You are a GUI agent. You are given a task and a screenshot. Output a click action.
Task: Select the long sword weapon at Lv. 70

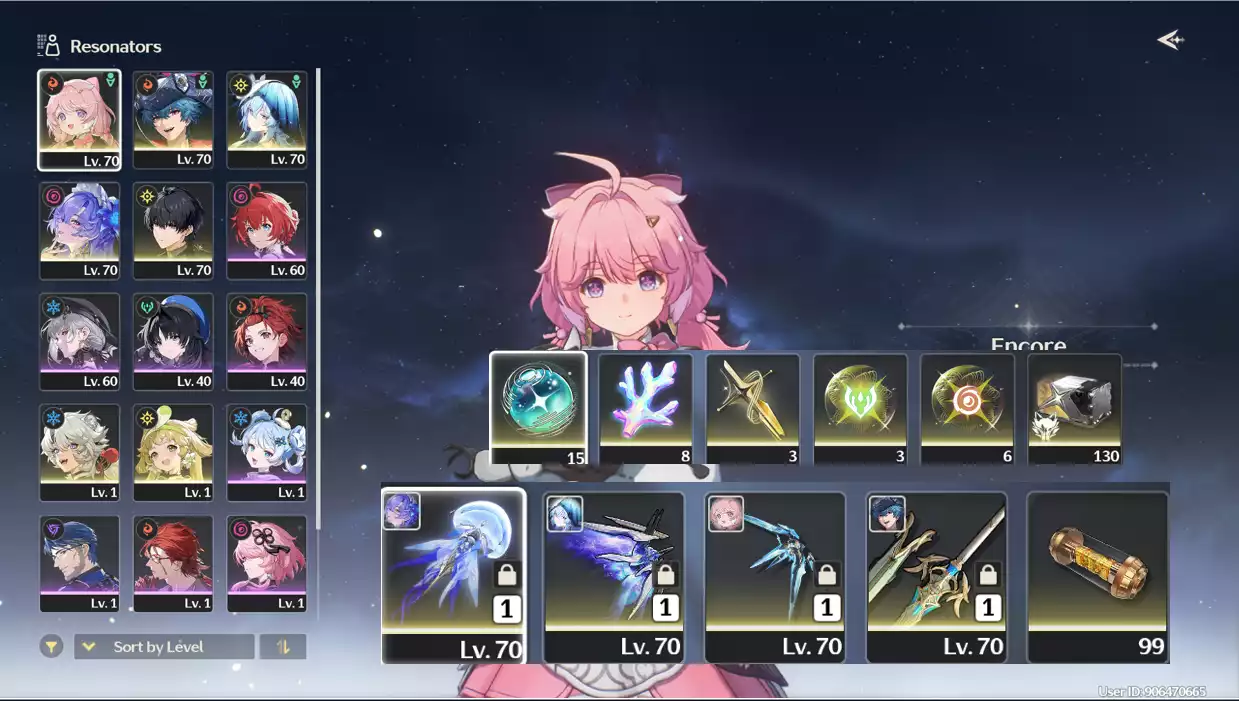(936, 575)
